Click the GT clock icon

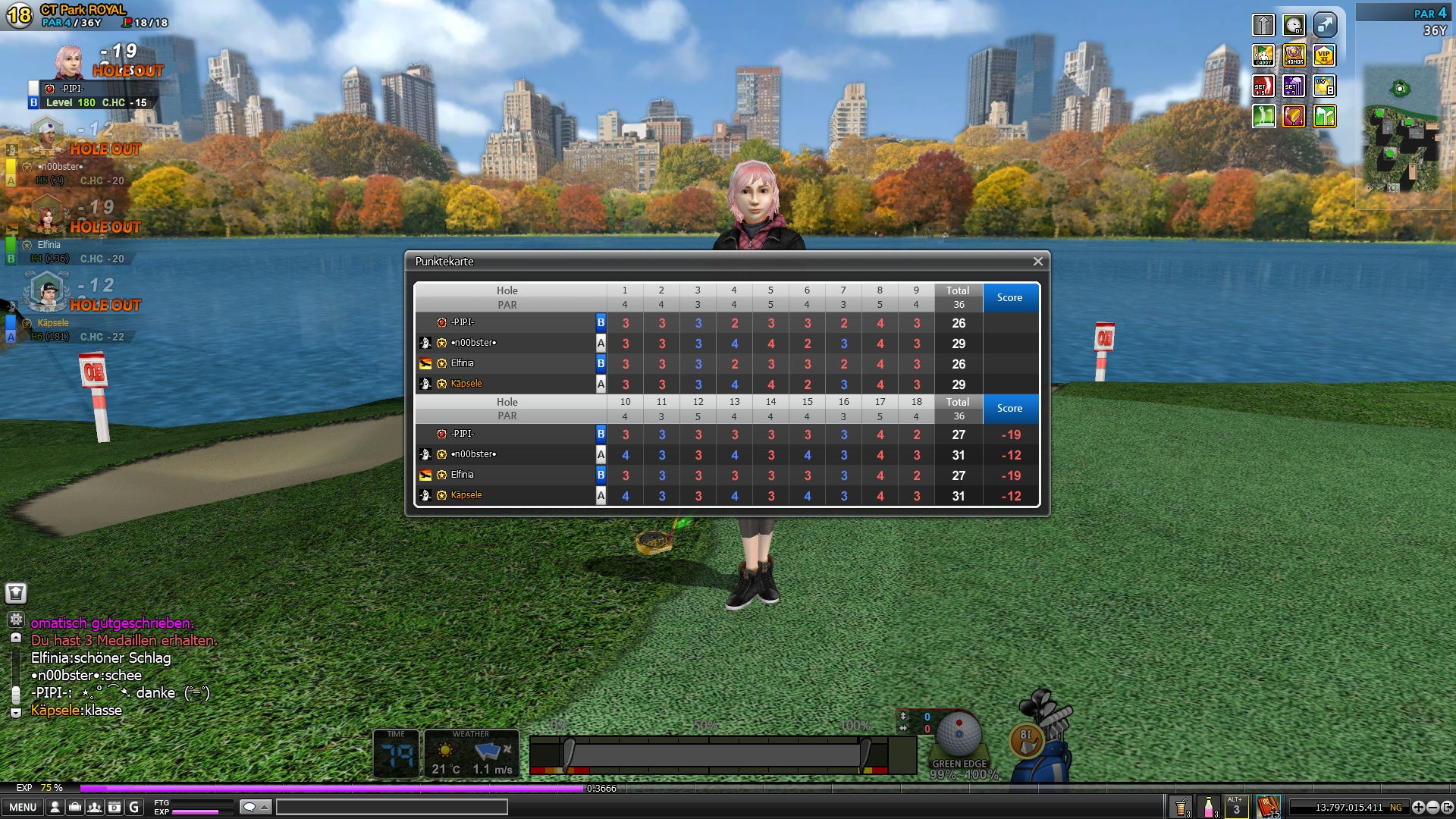point(1294,25)
